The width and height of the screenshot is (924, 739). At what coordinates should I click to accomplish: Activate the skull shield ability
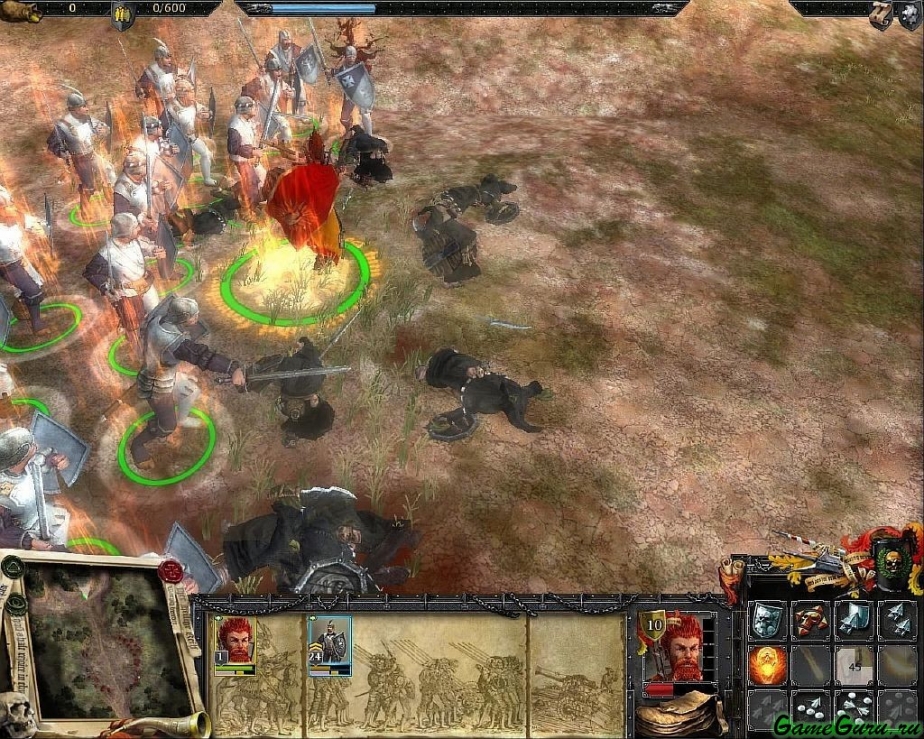(x=767, y=621)
